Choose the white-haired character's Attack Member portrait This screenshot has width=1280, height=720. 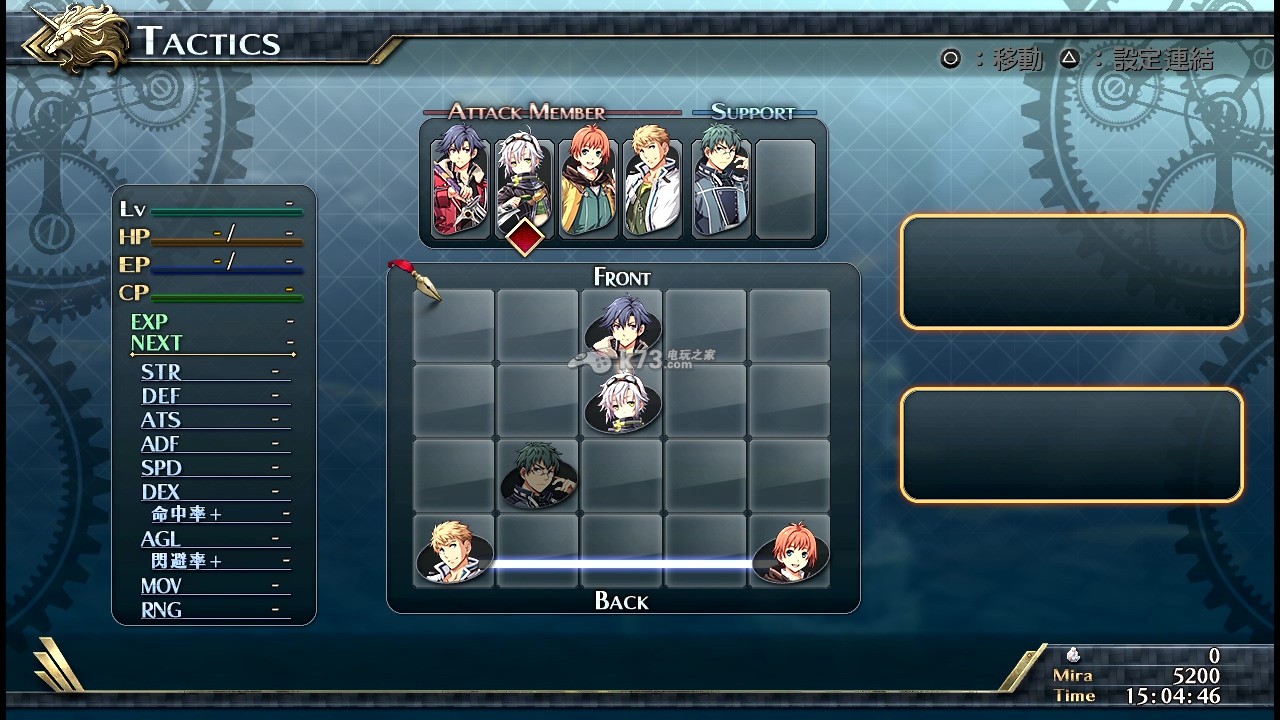(525, 186)
